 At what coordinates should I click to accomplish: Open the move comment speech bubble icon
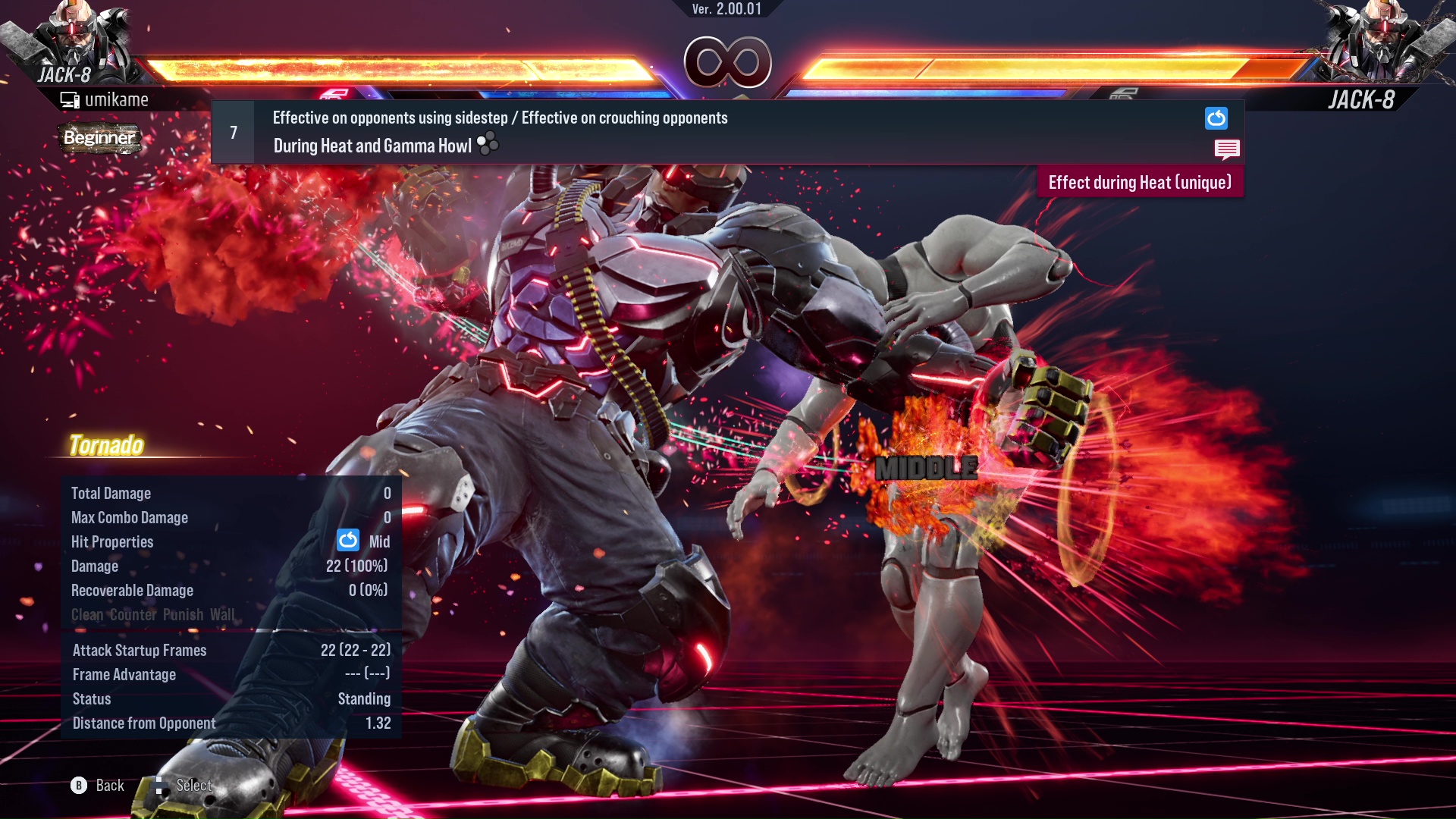pyautogui.click(x=1226, y=149)
